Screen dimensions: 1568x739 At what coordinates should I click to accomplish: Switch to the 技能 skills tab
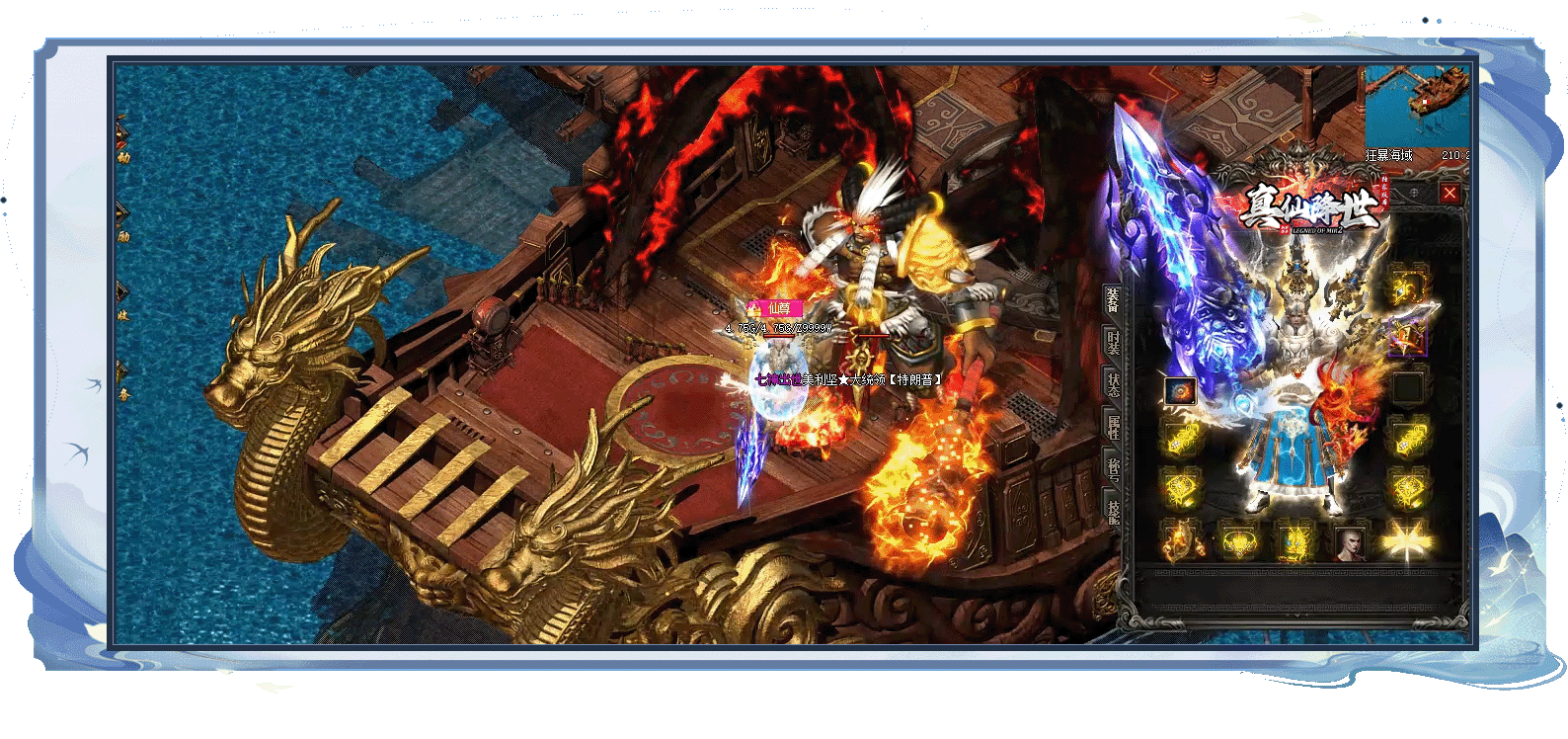coord(1113,511)
